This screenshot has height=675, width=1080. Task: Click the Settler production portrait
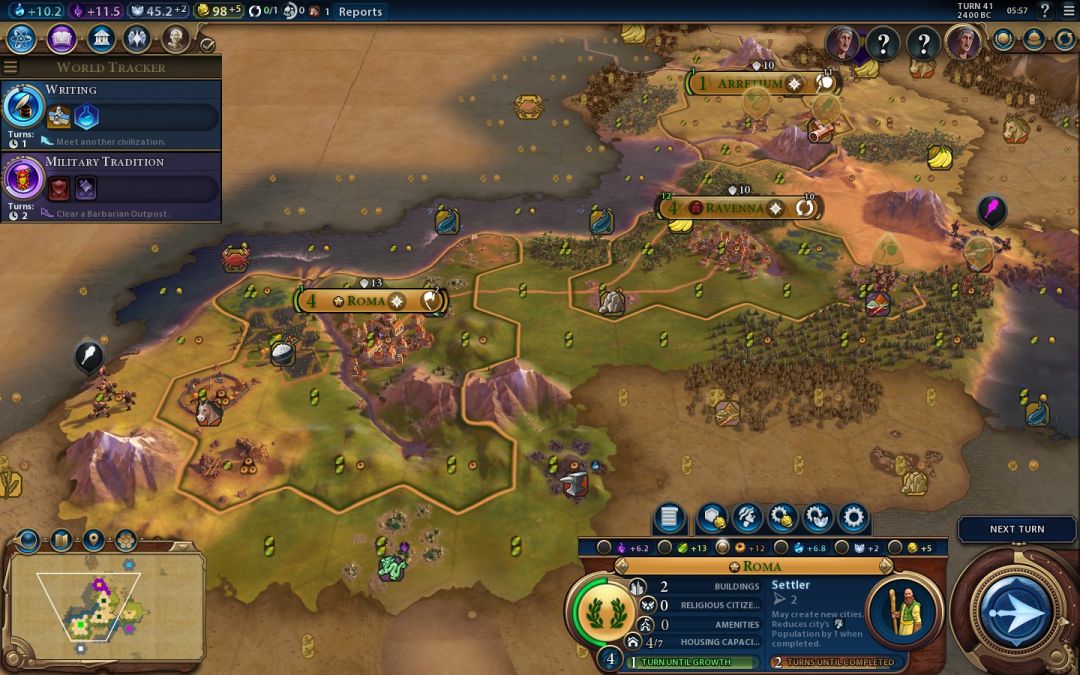point(903,612)
